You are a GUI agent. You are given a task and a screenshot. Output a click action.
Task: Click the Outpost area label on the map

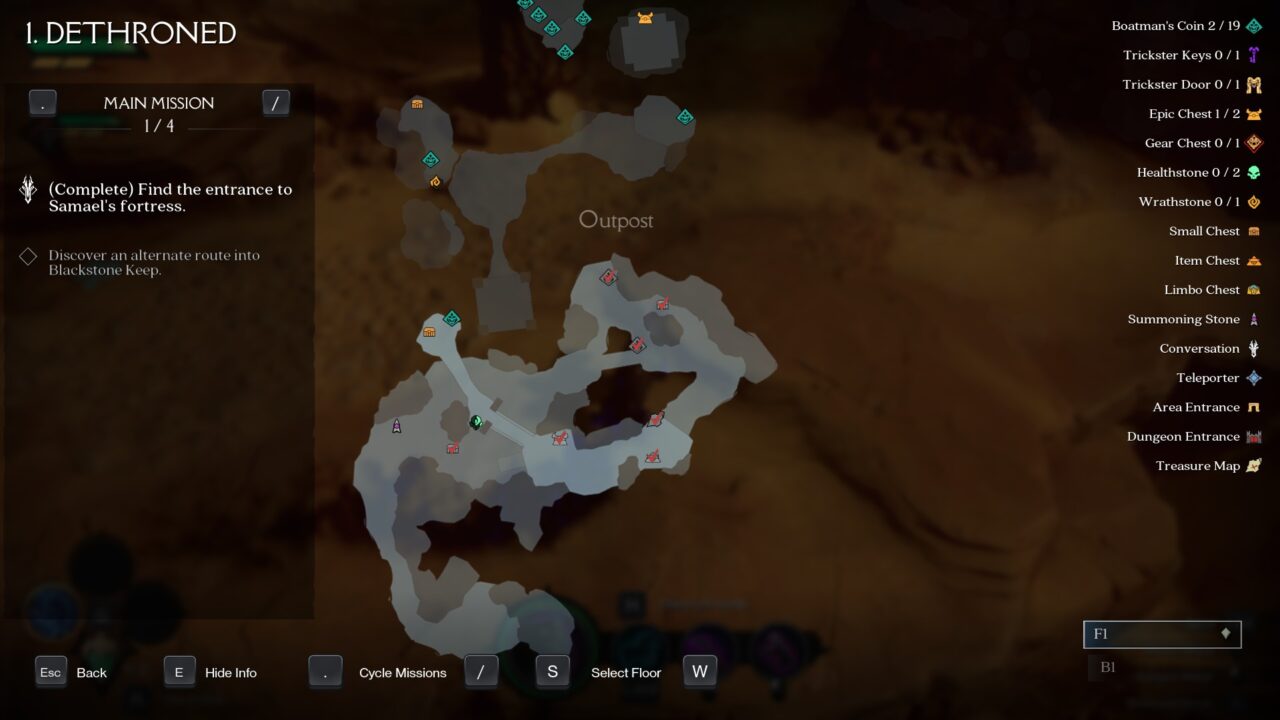(x=616, y=220)
